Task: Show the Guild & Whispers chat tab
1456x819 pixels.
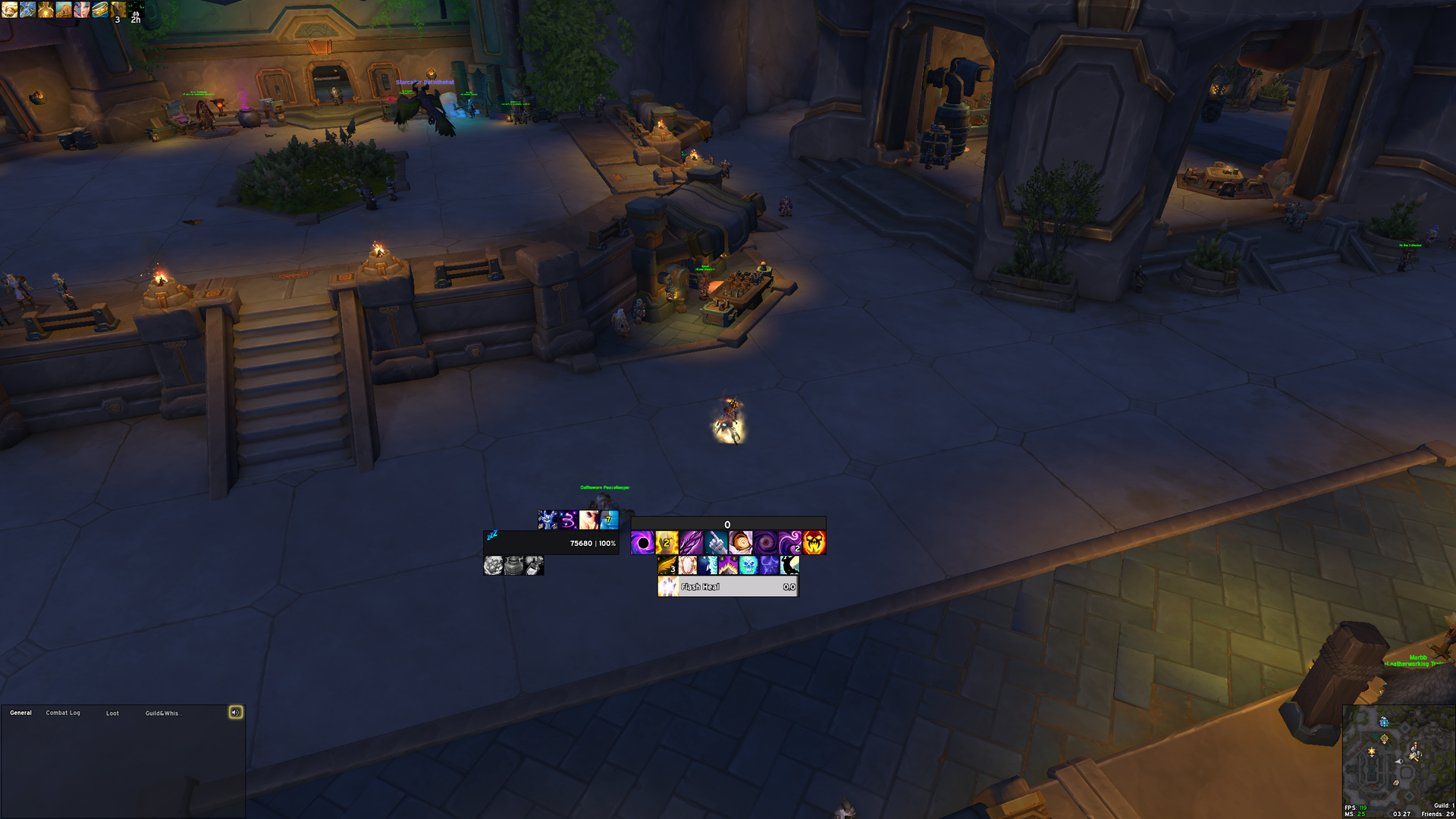Action: tap(163, 713)
